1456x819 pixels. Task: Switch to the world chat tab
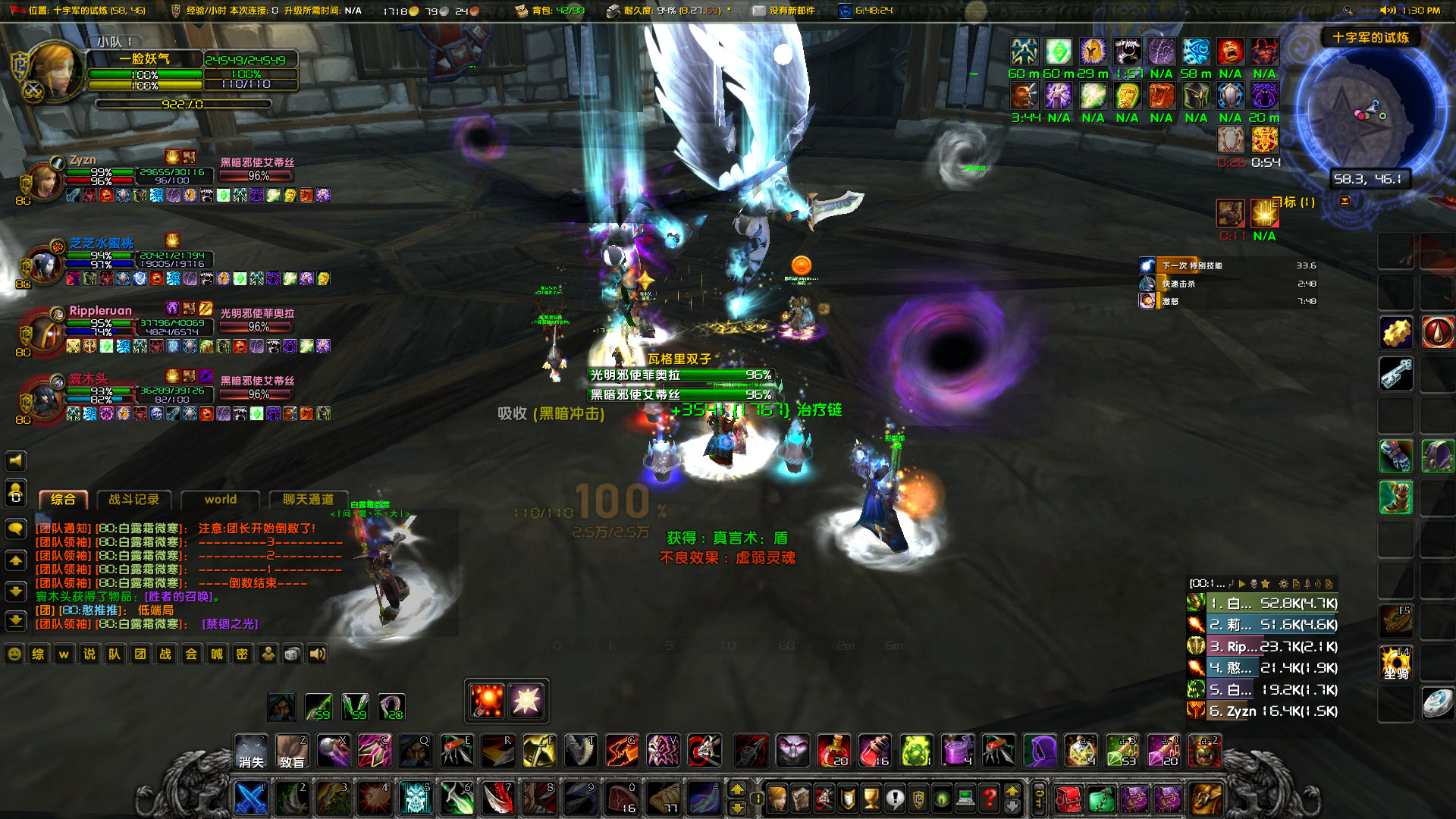(x=220, y=500)
